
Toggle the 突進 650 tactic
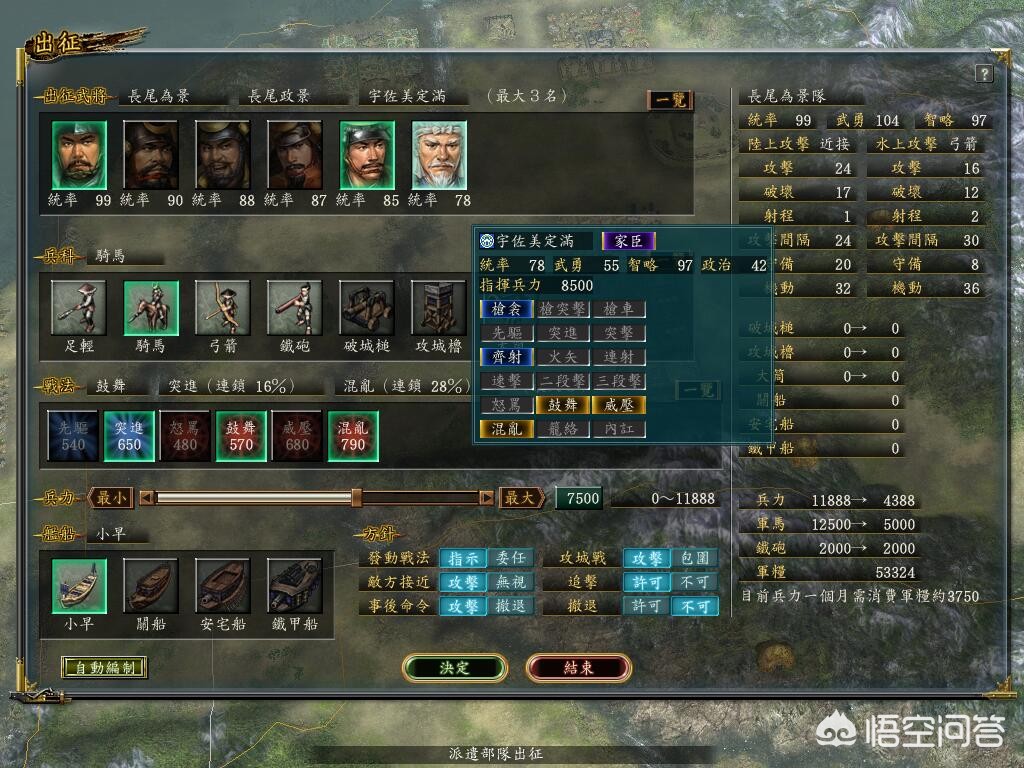[x=129, y=436]
